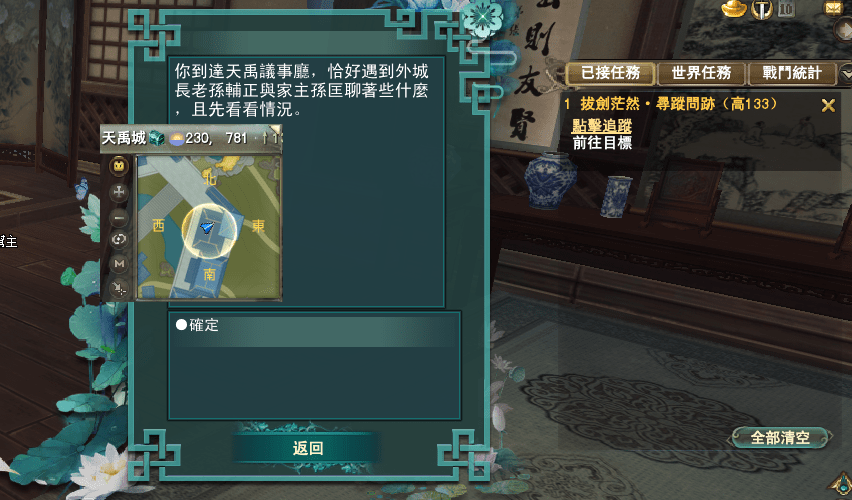Open the mail envelope icon
This screenshot has width=852, height=500.
(x=832, y=8)
